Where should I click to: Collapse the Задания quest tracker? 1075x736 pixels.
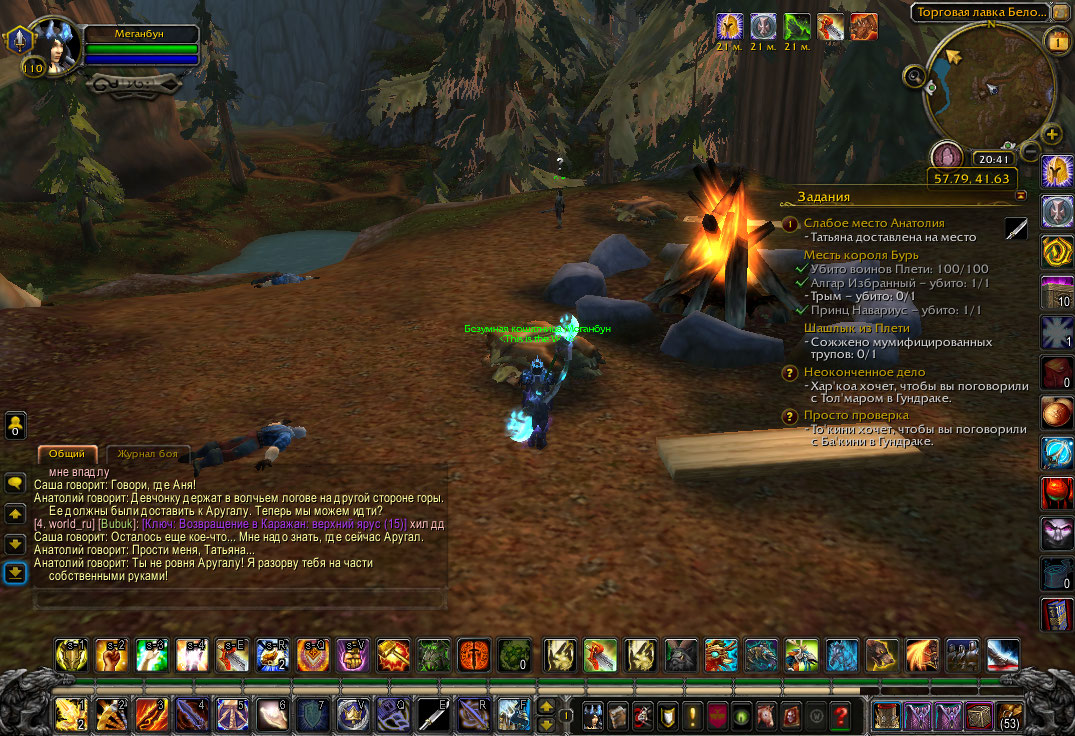click(x=1020, y=197)
